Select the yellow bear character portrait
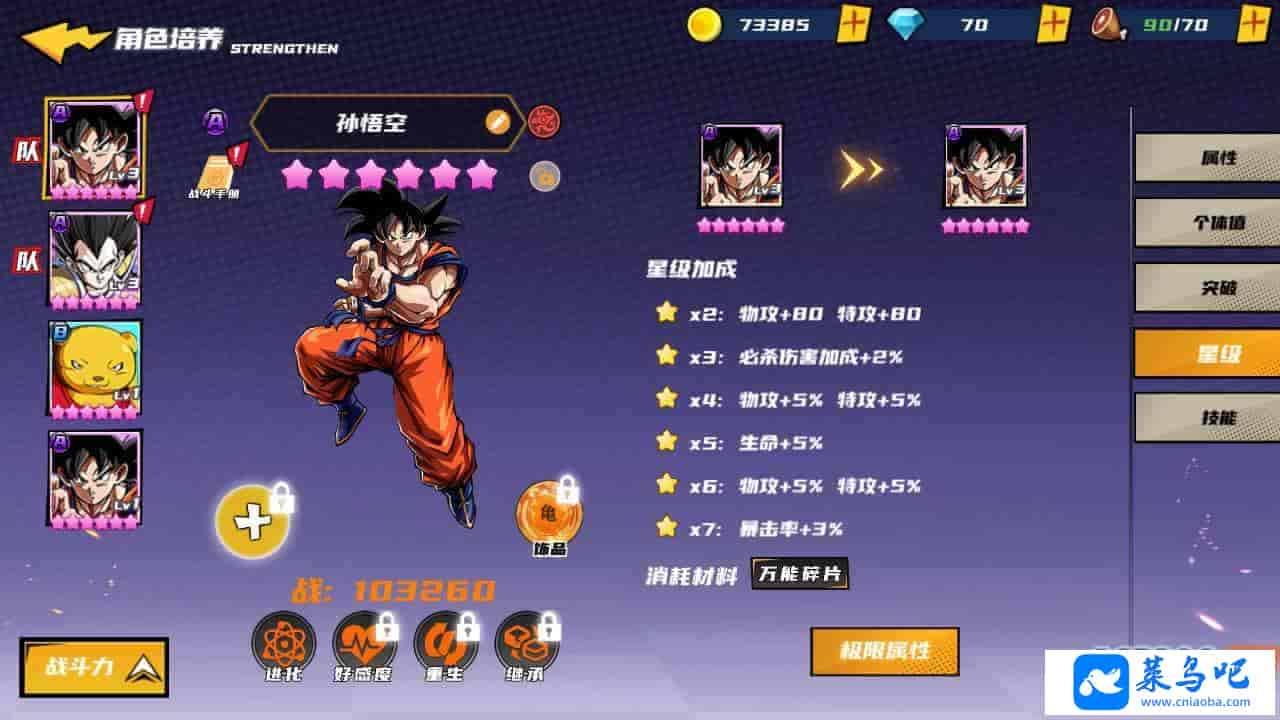 point(95,368)
